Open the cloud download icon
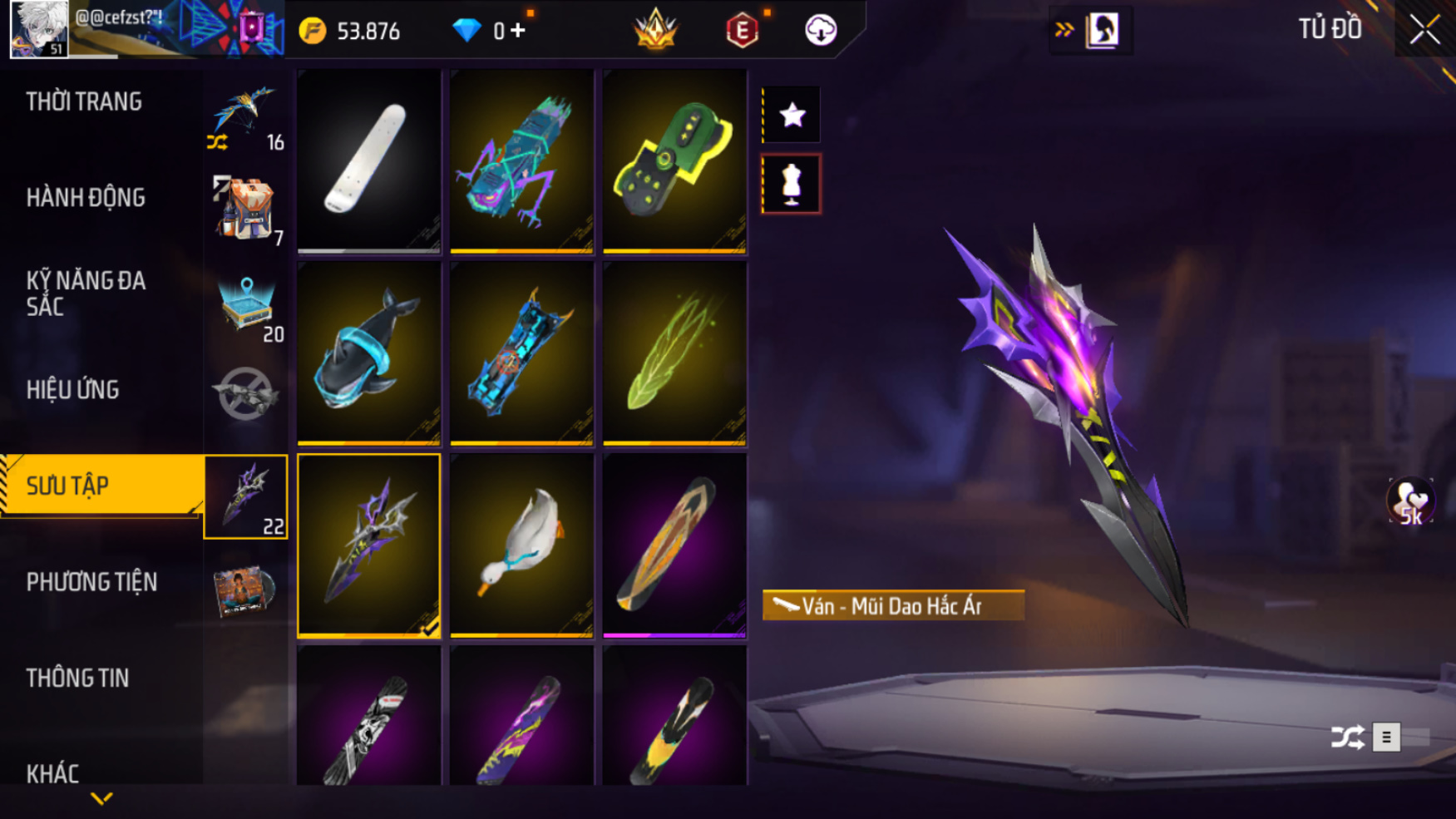The height and width of the screenshot is (819, 1456). [x=821, y=31]
